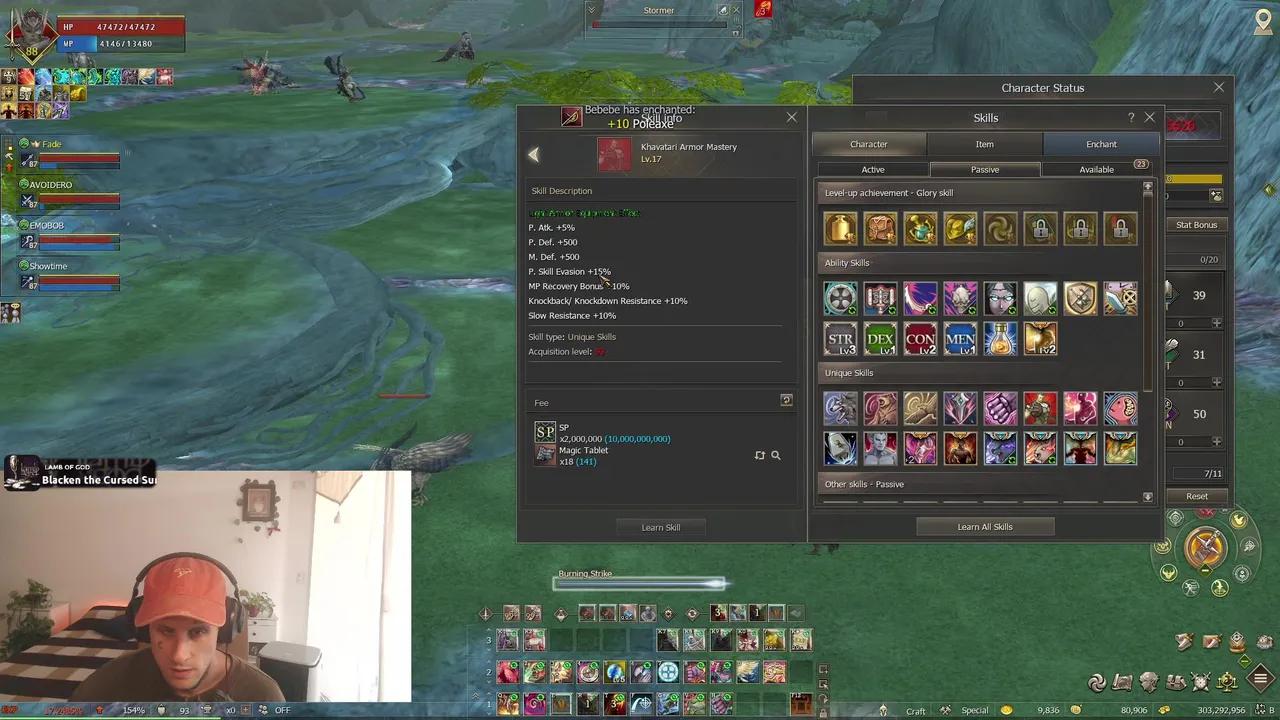Select the STR Lv3 ability skill

coord(840,339)
